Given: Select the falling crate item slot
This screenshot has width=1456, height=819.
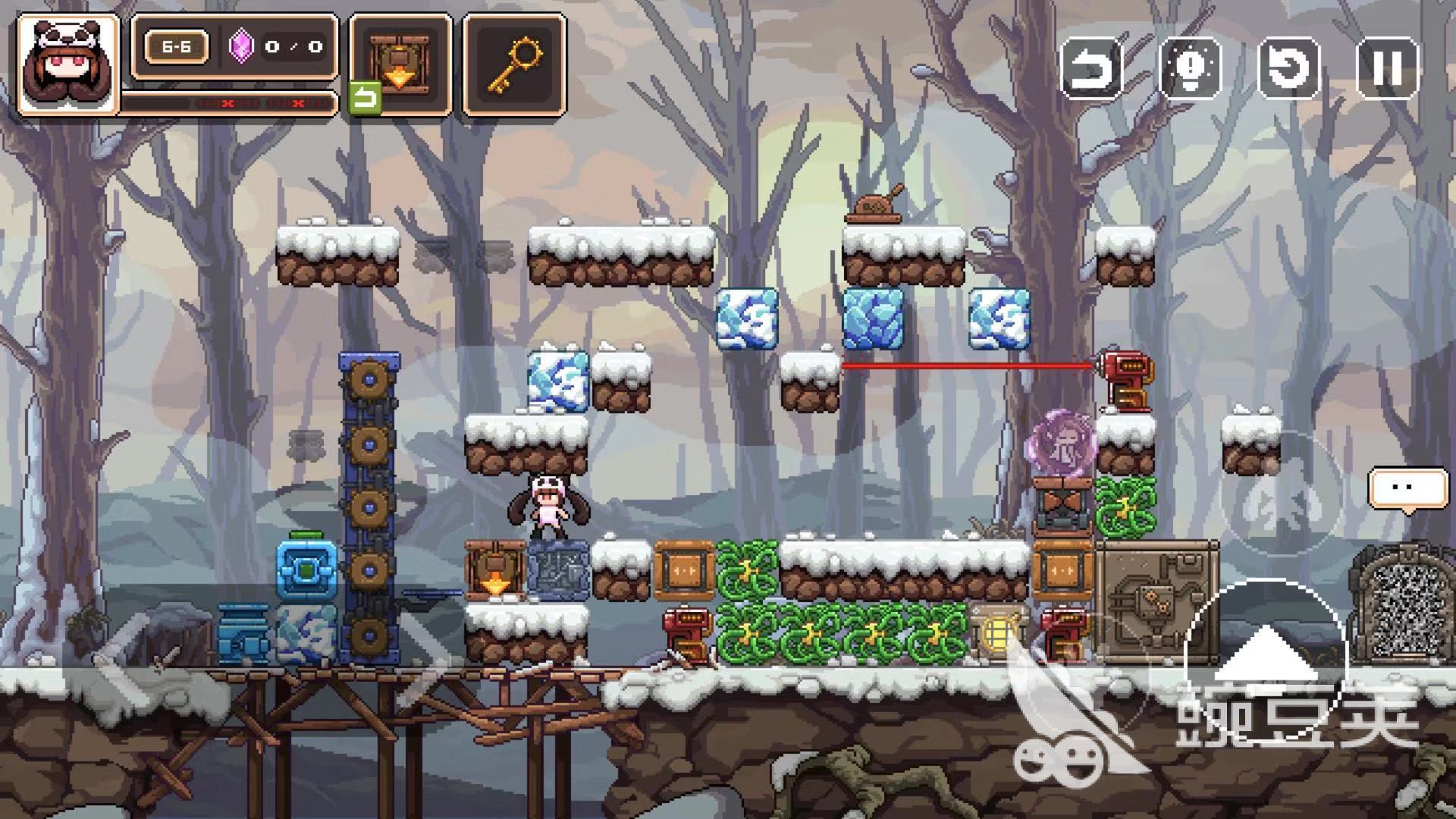Looking at the screenshot, I should [400, 64].
